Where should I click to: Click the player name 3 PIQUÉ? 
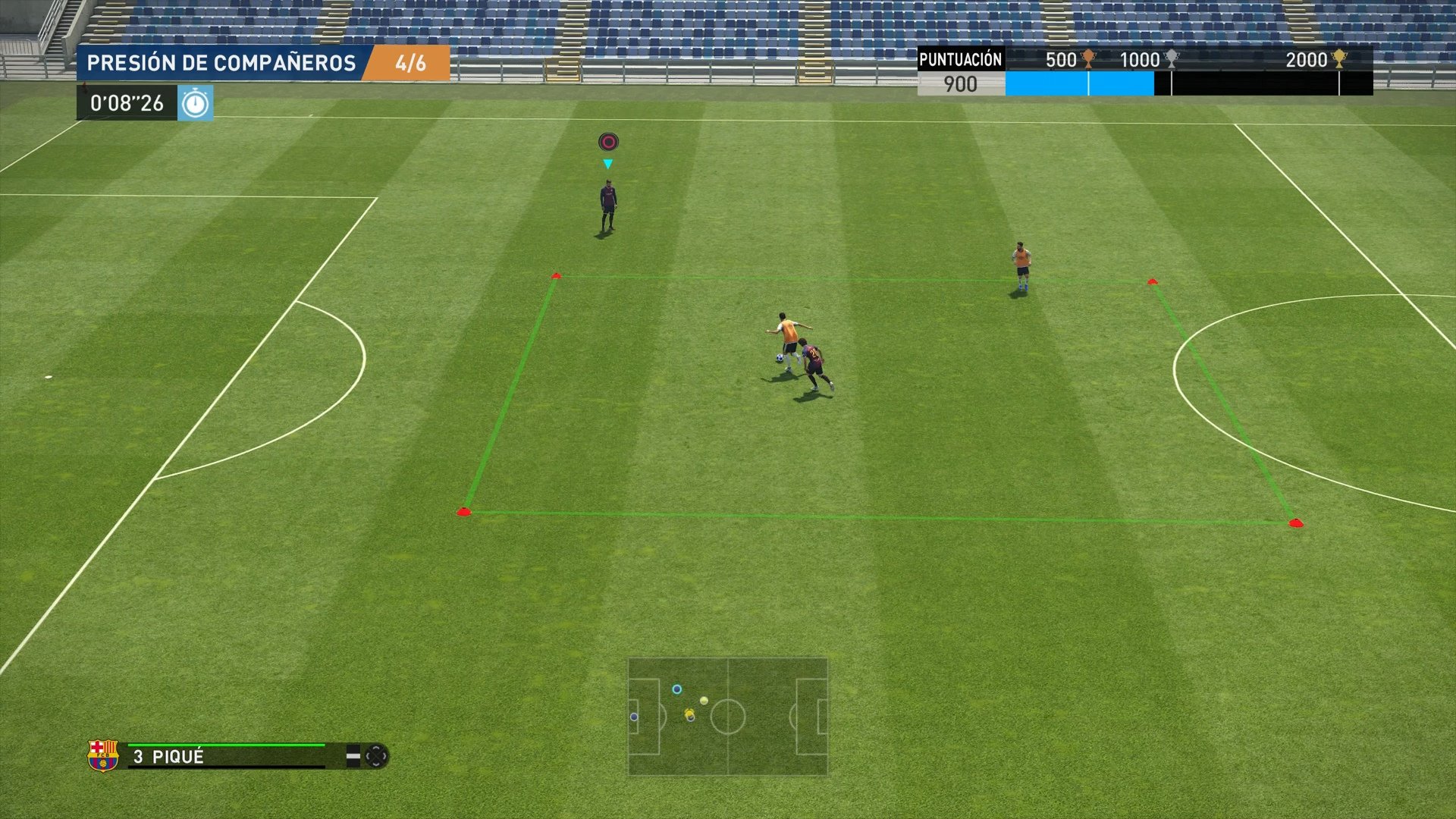168,755
